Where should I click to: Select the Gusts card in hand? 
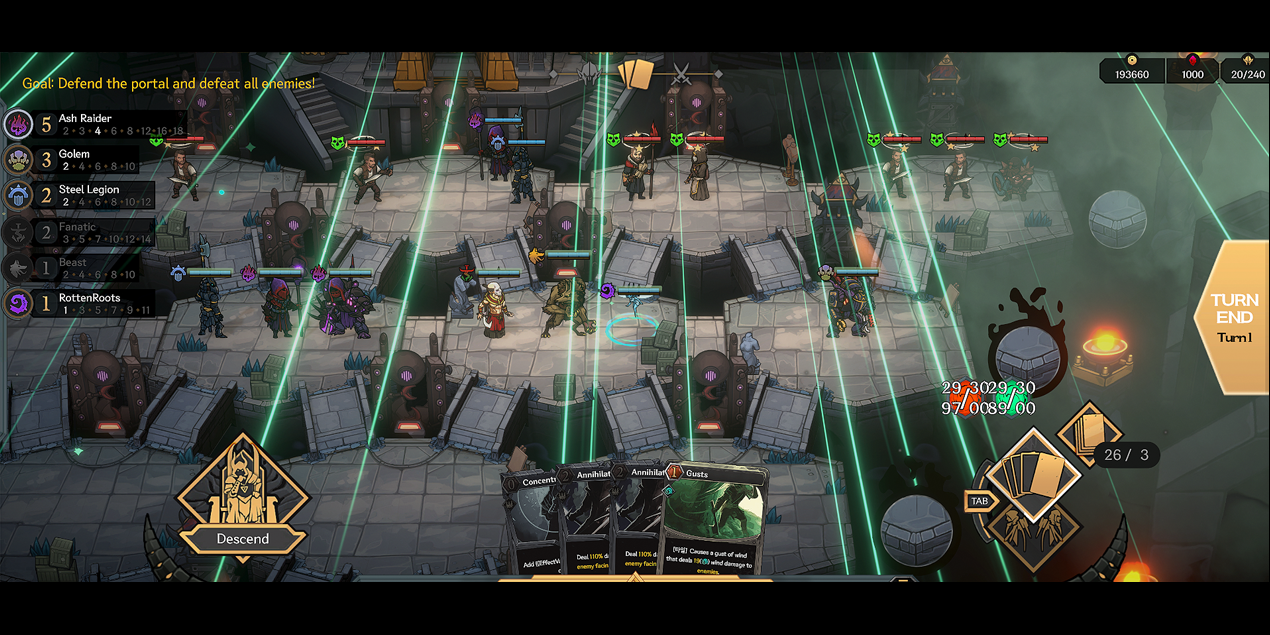pyautogui.click(x=715, y=520)
